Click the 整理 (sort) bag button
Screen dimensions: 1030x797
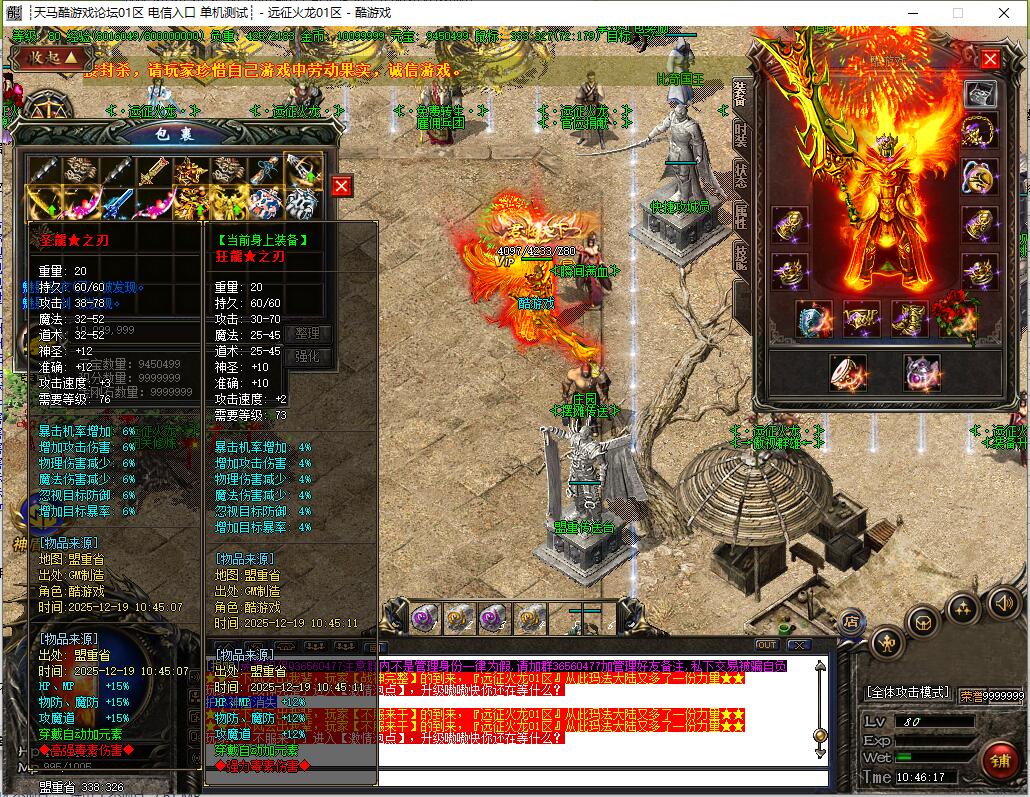coord(307,333)
